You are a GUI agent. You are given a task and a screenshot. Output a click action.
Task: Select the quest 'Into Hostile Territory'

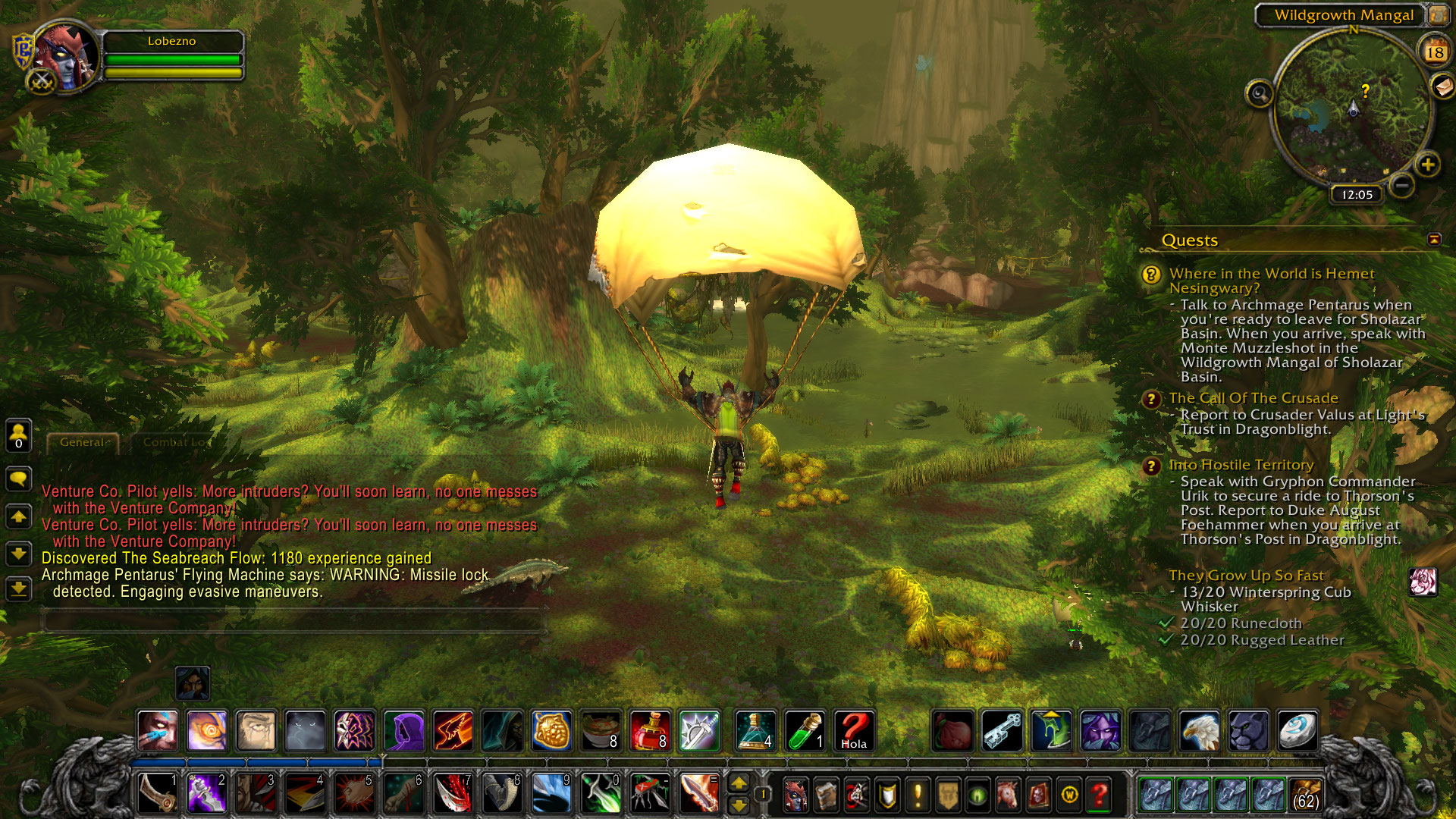click(1241, 465)
